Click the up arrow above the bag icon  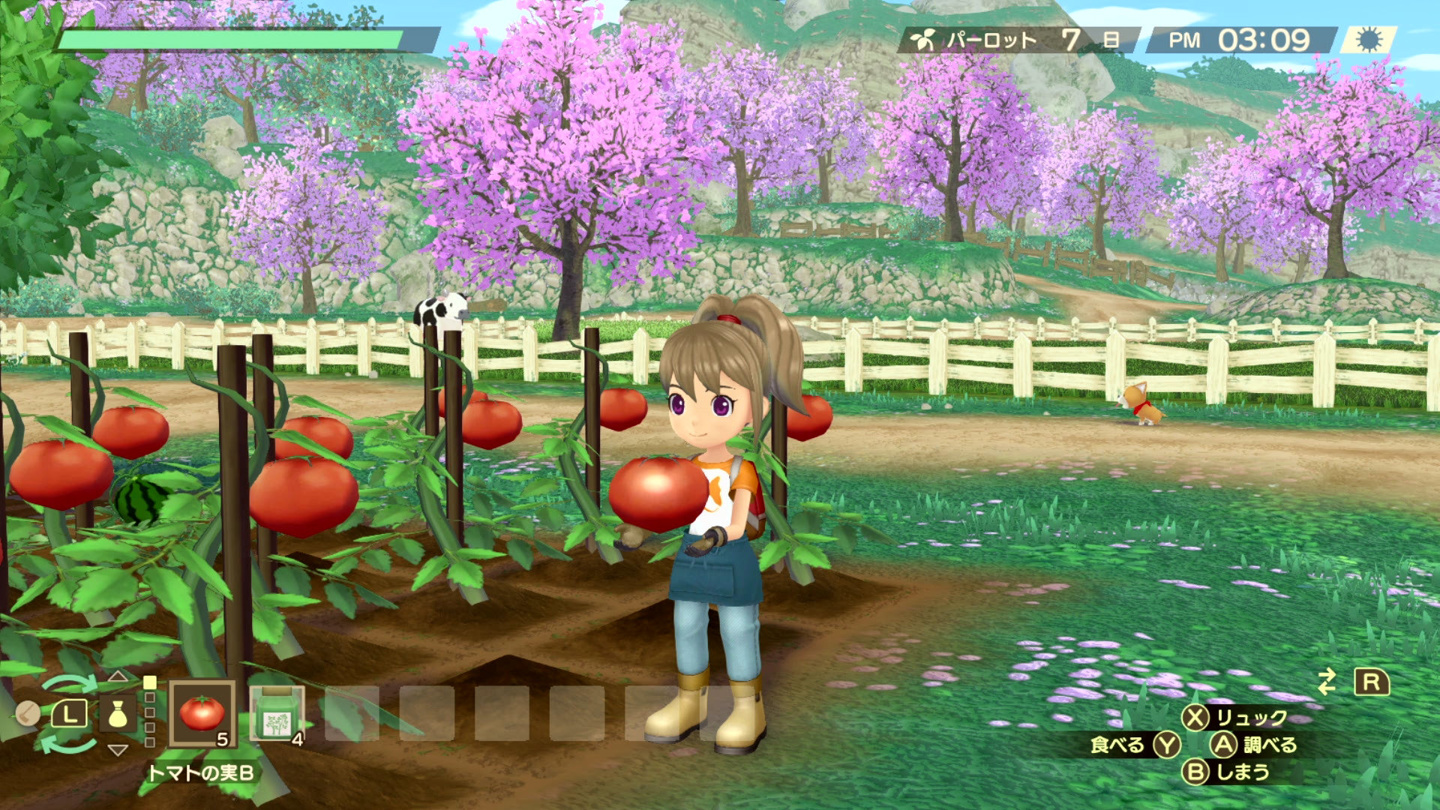(x=118, y=676)
